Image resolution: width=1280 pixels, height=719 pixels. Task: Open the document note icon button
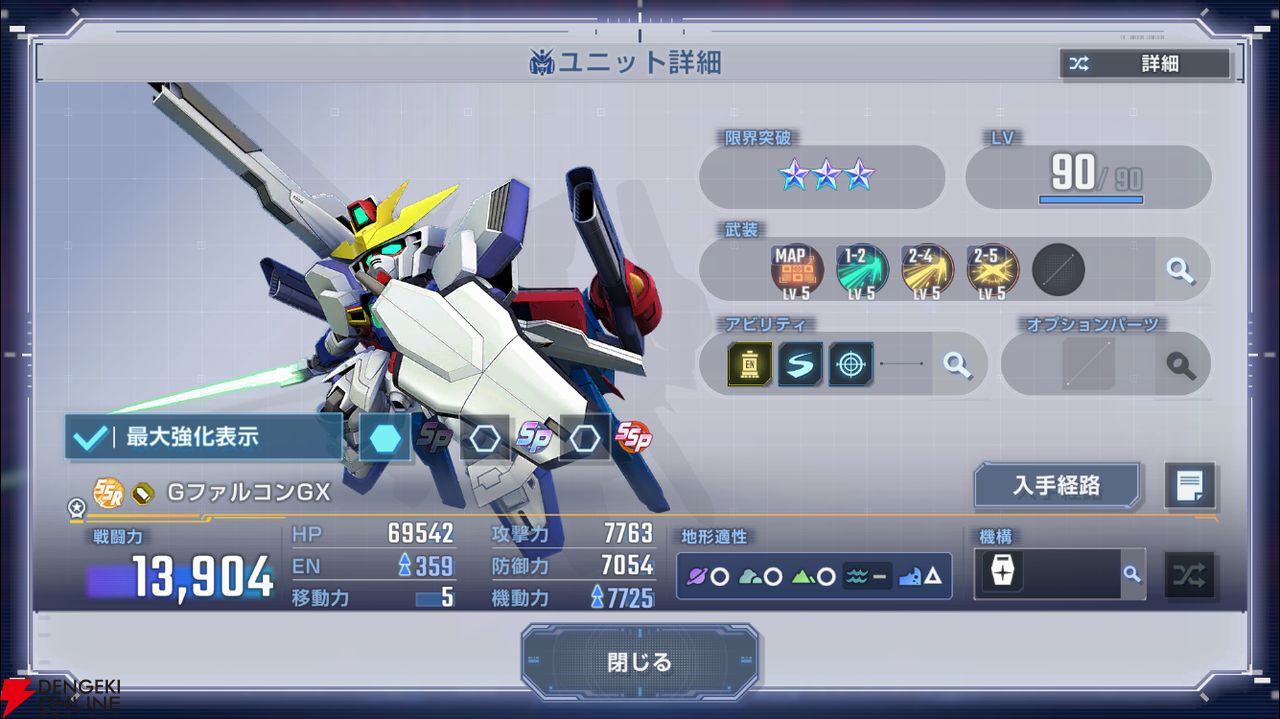[x=1190, y=486]
